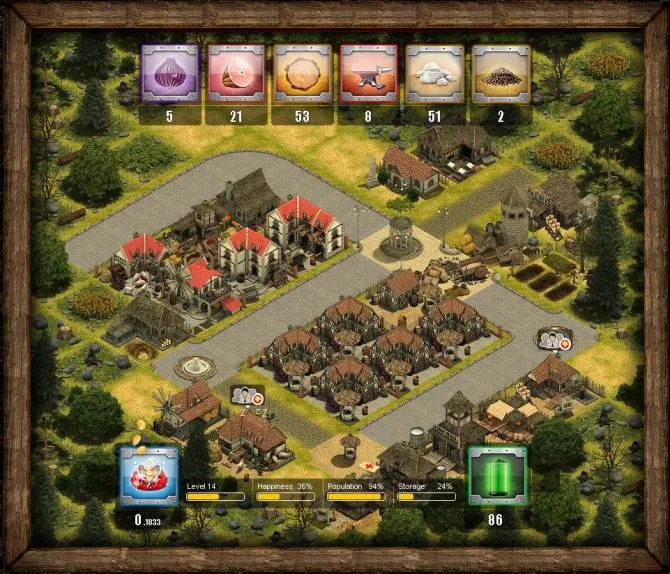Screen dimensions: 670x574
Task: Click the worker alert bubble near the windmill
Action: (x=247, y=394)
